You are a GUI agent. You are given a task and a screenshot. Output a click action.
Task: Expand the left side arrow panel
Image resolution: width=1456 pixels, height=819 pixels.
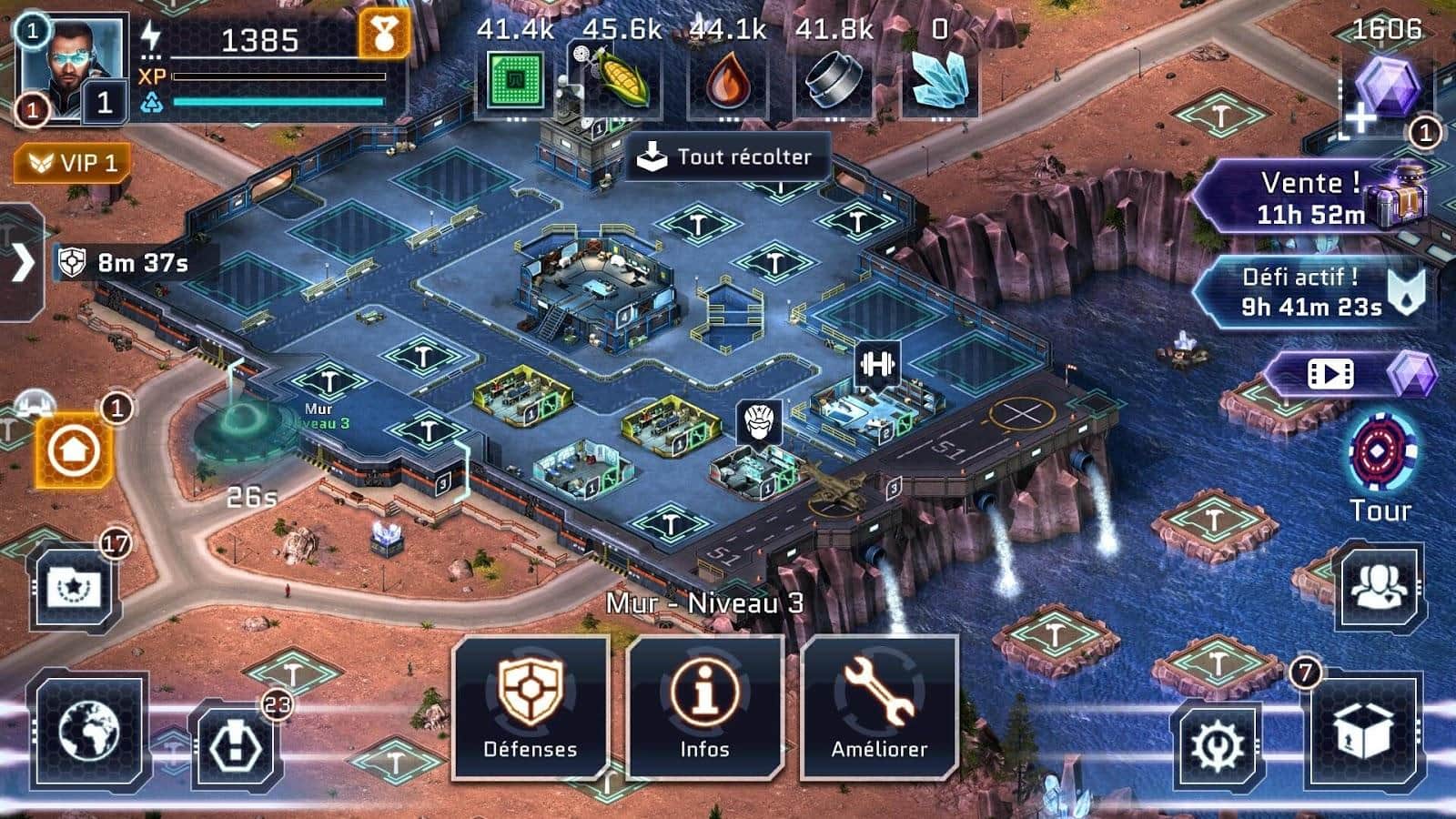coord(22,263)
